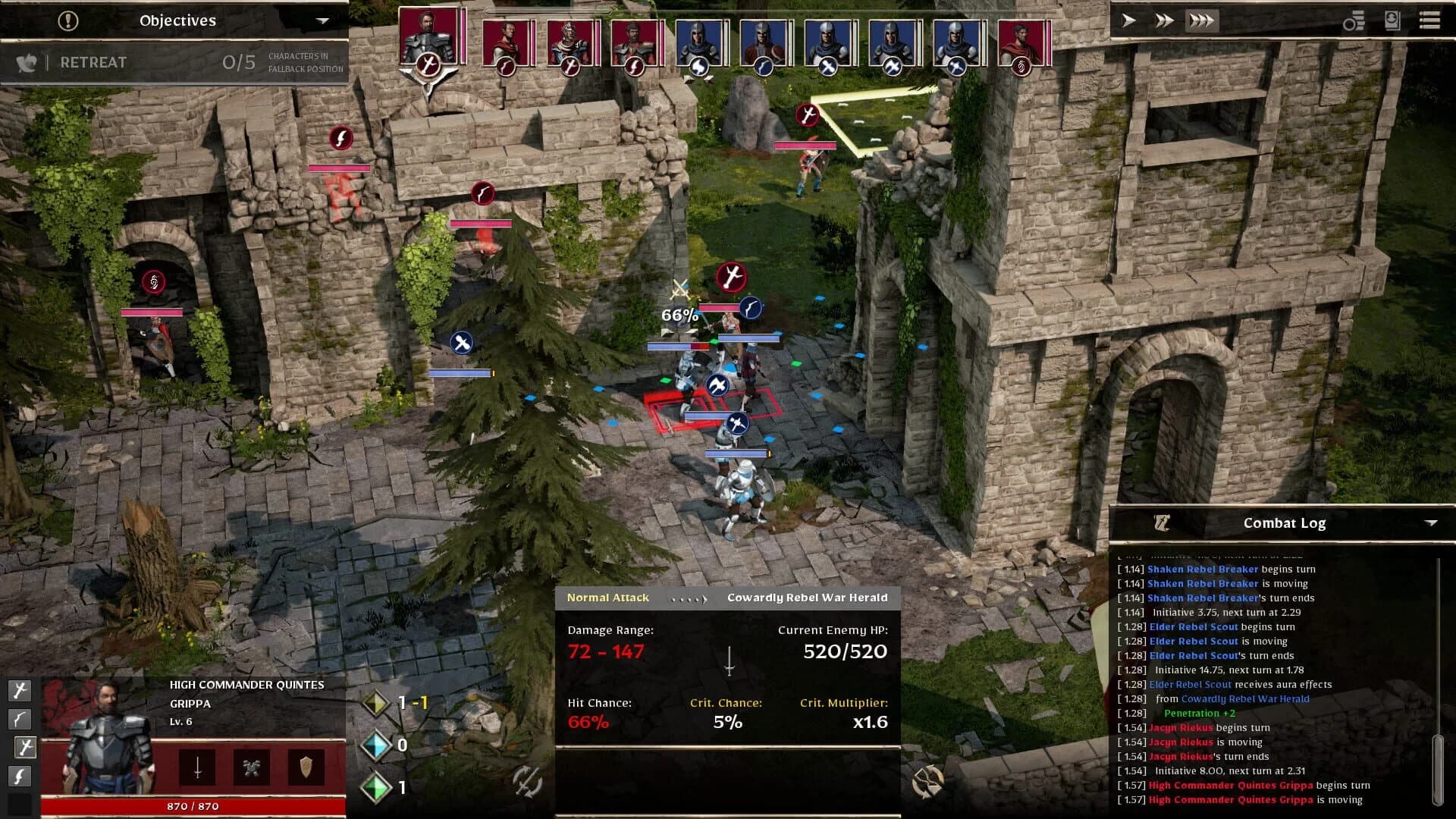Select the bow ability icon on the left

click(x=20, y=719)
